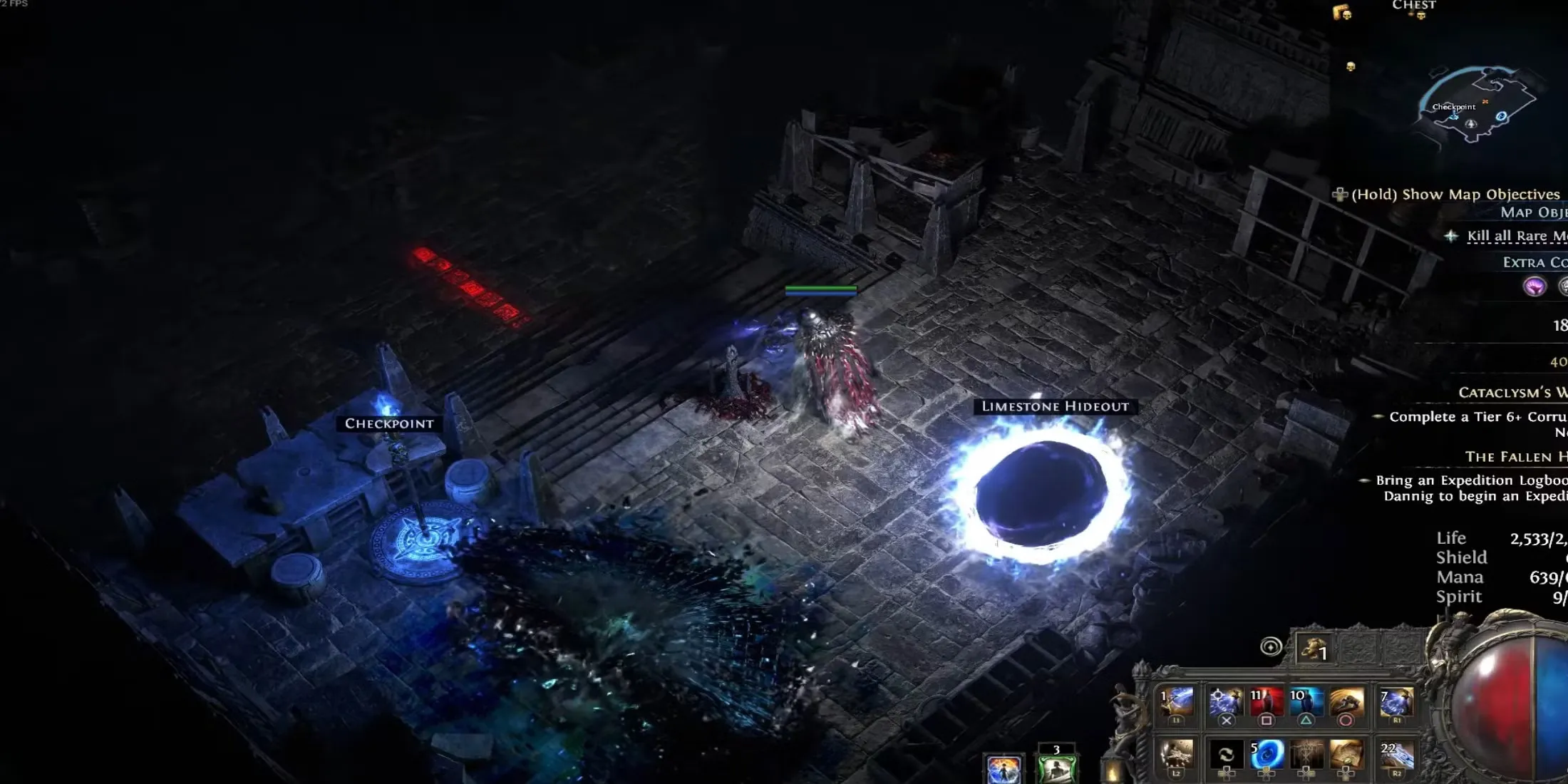Open the blue portal skill slot
The image size is (1568, 784).
(1267, 755)
